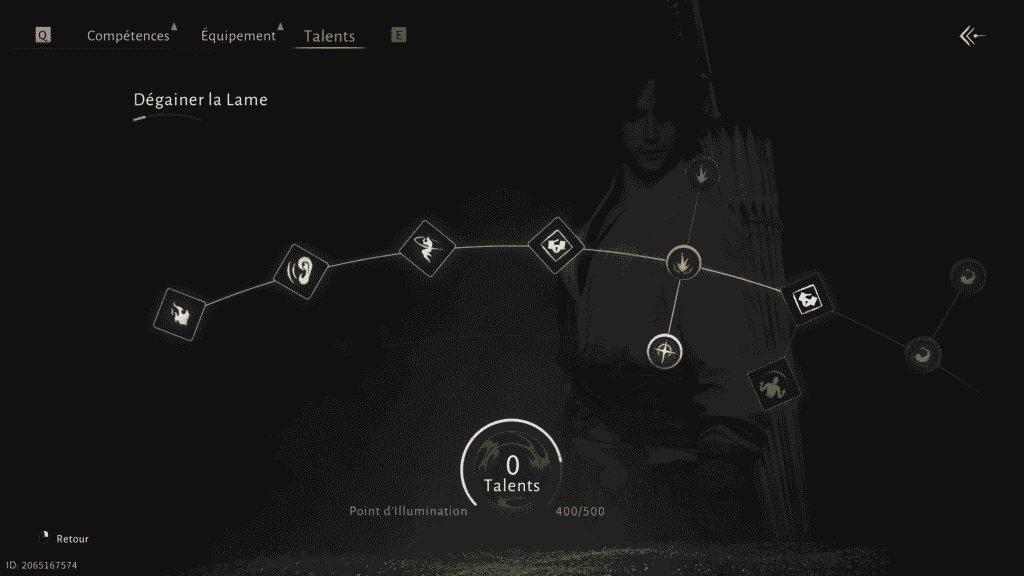Viewport: 1024px width, 576px height.
Task: Pick the four-pointed star circular talent
Action: (x=665, y=351)
